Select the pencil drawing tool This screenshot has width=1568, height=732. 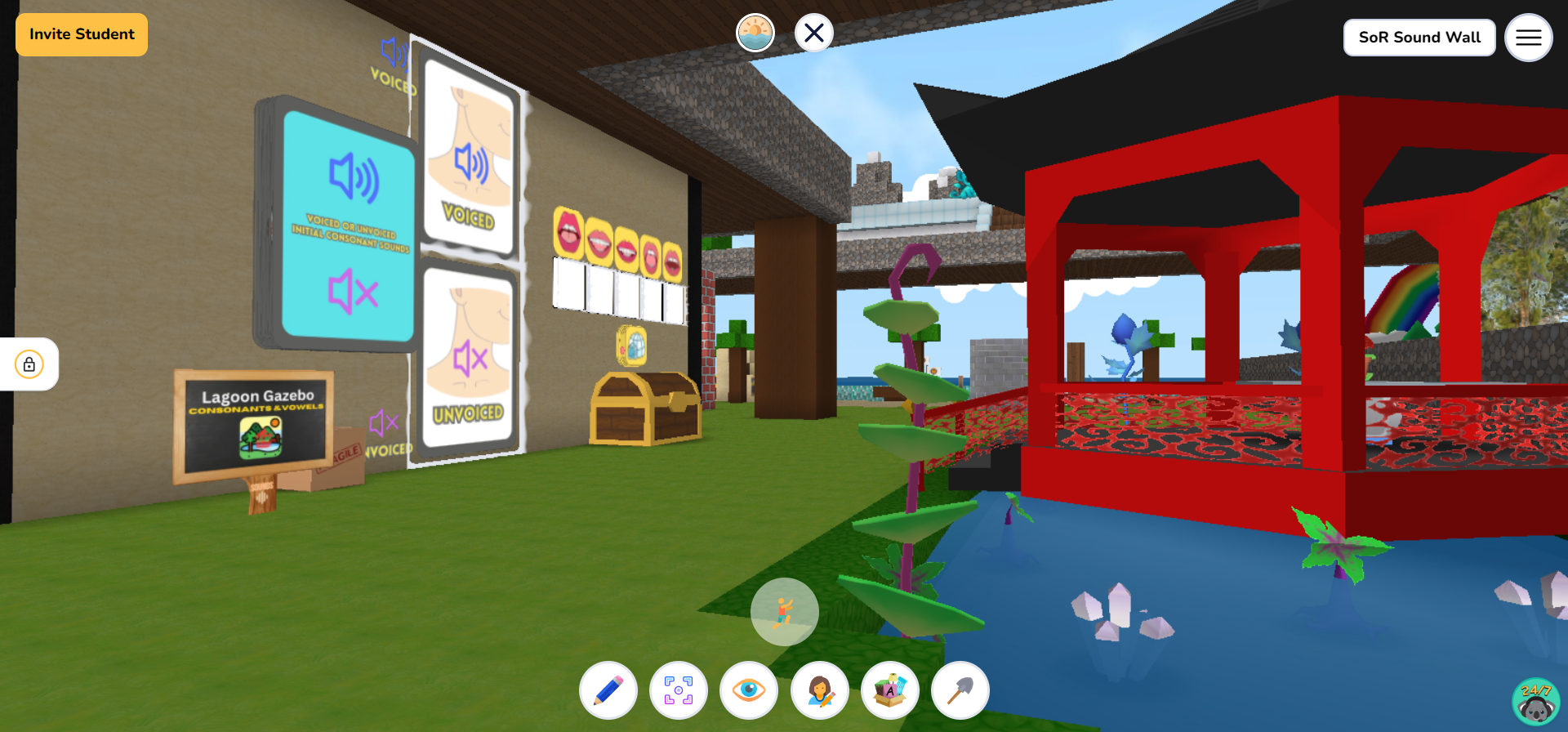[x=608, y=690]
